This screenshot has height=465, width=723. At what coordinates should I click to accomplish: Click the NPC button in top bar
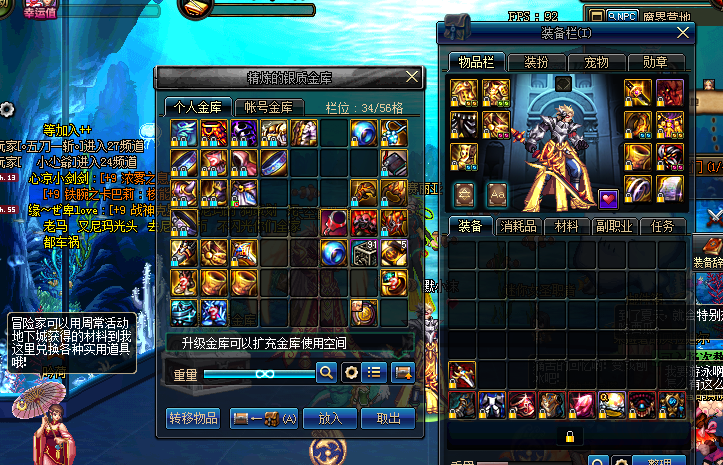(621, 16)
